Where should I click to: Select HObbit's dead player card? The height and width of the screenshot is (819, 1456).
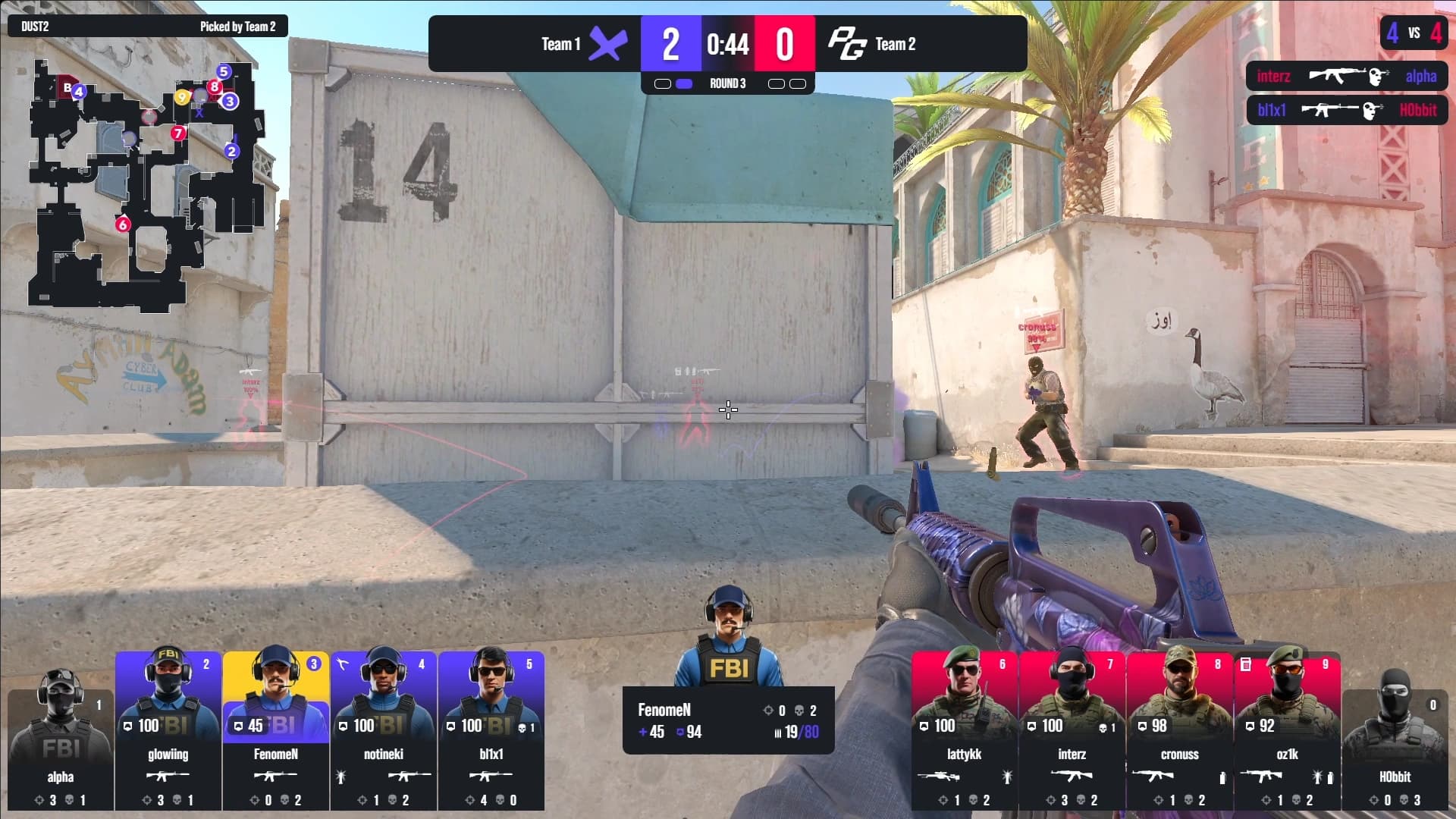click(x=1395, y=739)
